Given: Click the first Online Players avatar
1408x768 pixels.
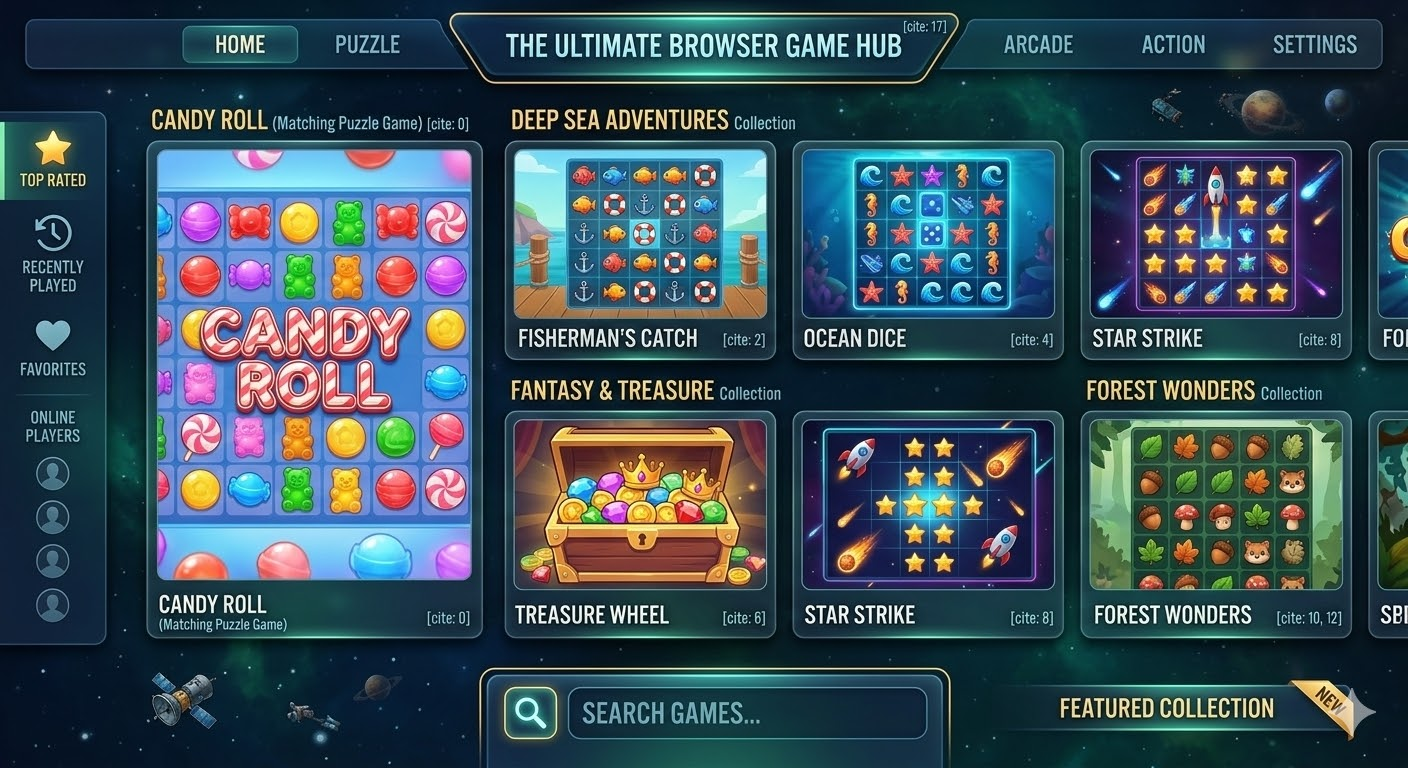Looking at the screenshot, I should [52, 472].
